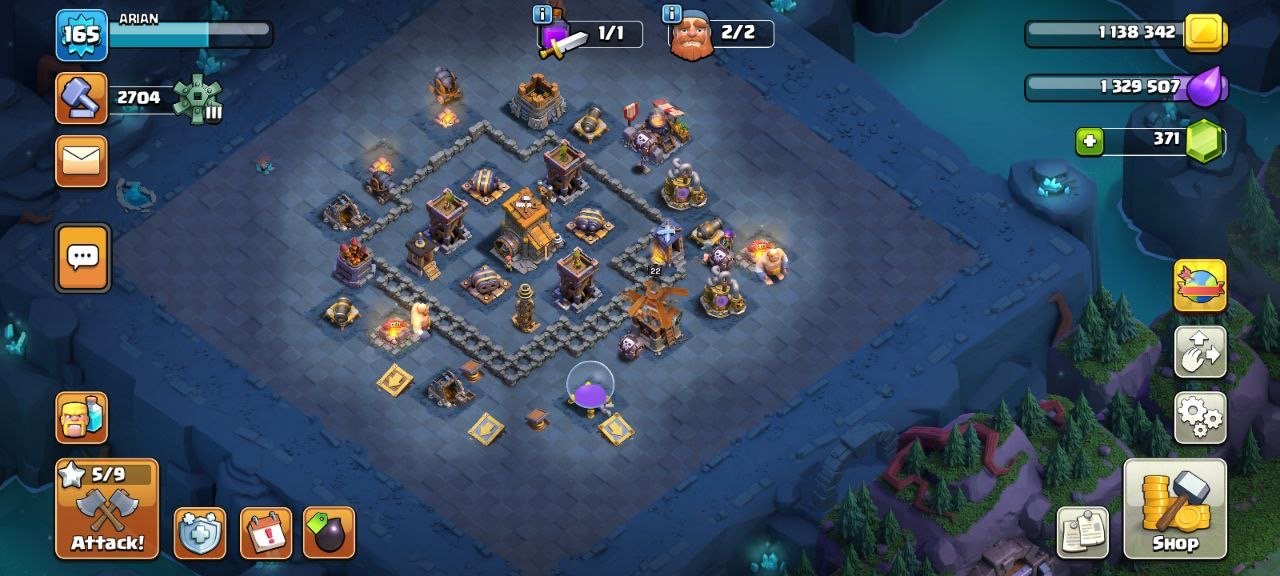The width and height of the screenshot is (1280, 576).
Task: Open the mail envelope inbox
Action: click(81, 161)
